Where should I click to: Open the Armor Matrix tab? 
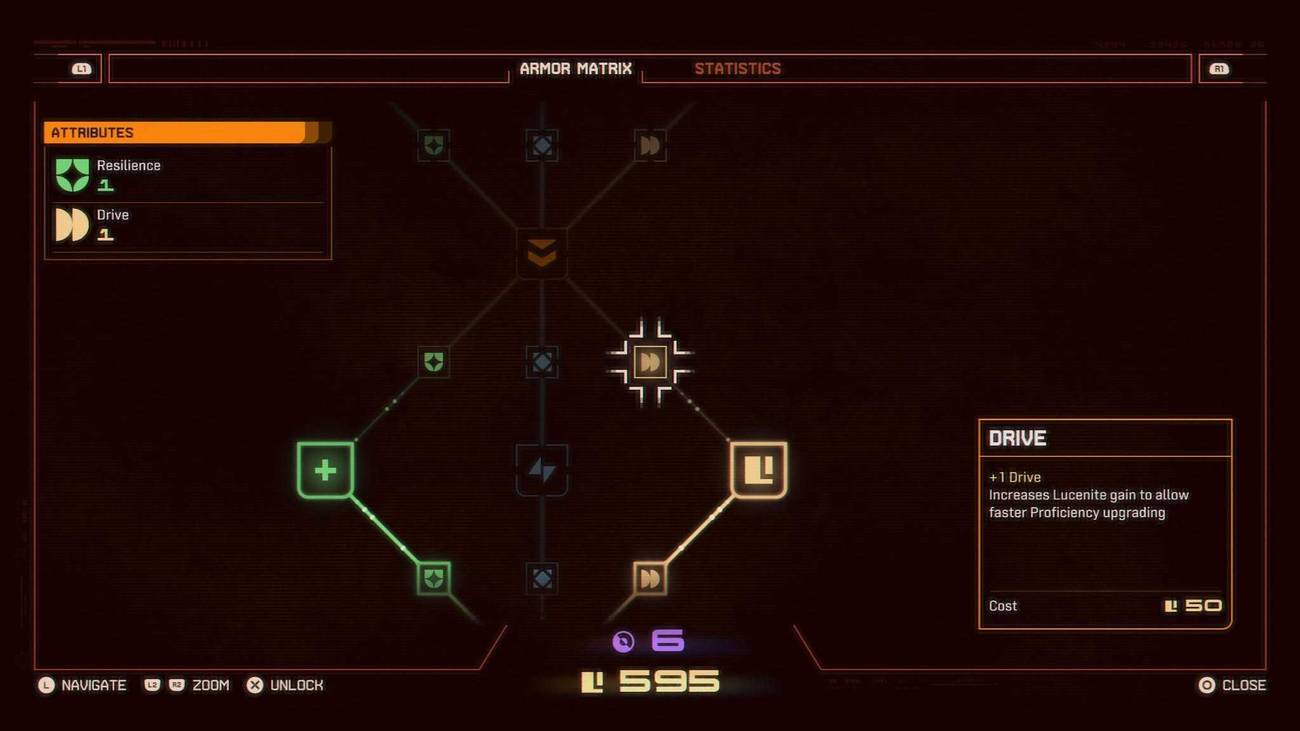pyautogui.click(x=576, y=68)
